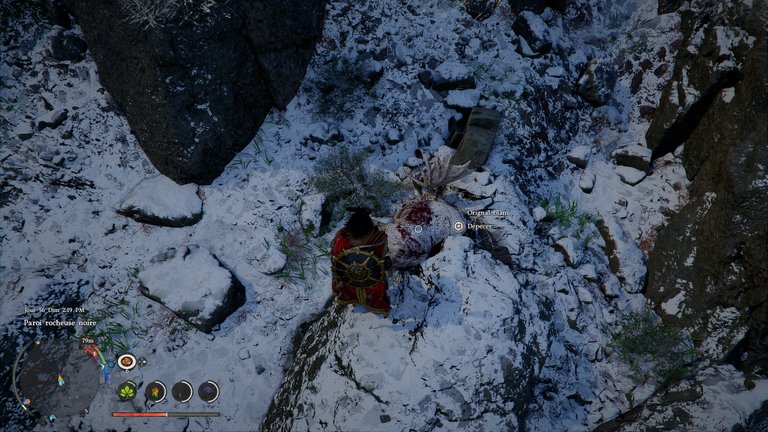Screen dimensions: 768x432
Task: Click the small four-dot icon beside the food plate
Action: pyautogui.click(x=143, y=361)
